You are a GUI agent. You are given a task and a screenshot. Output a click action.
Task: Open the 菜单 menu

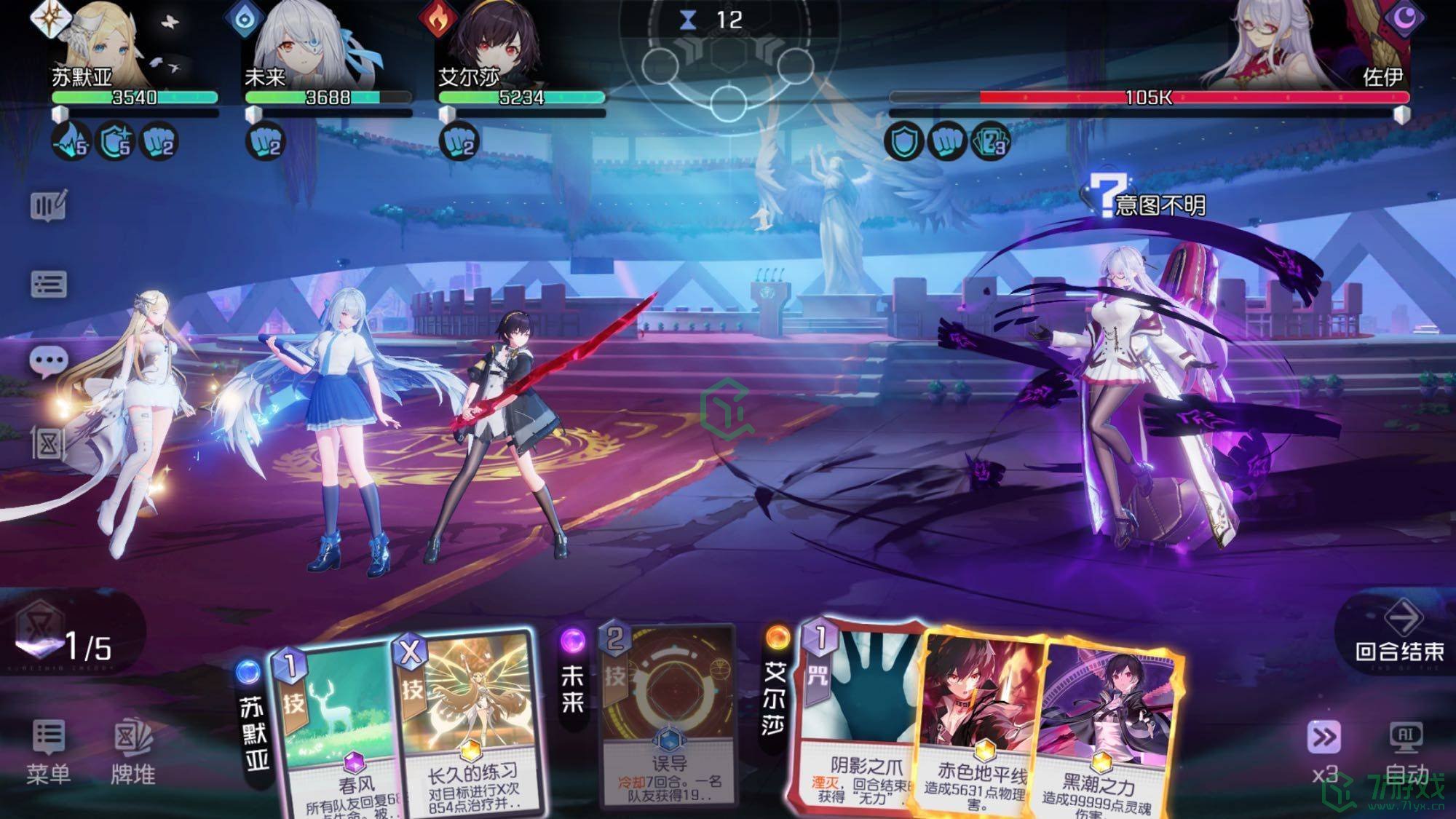point(49,751)
